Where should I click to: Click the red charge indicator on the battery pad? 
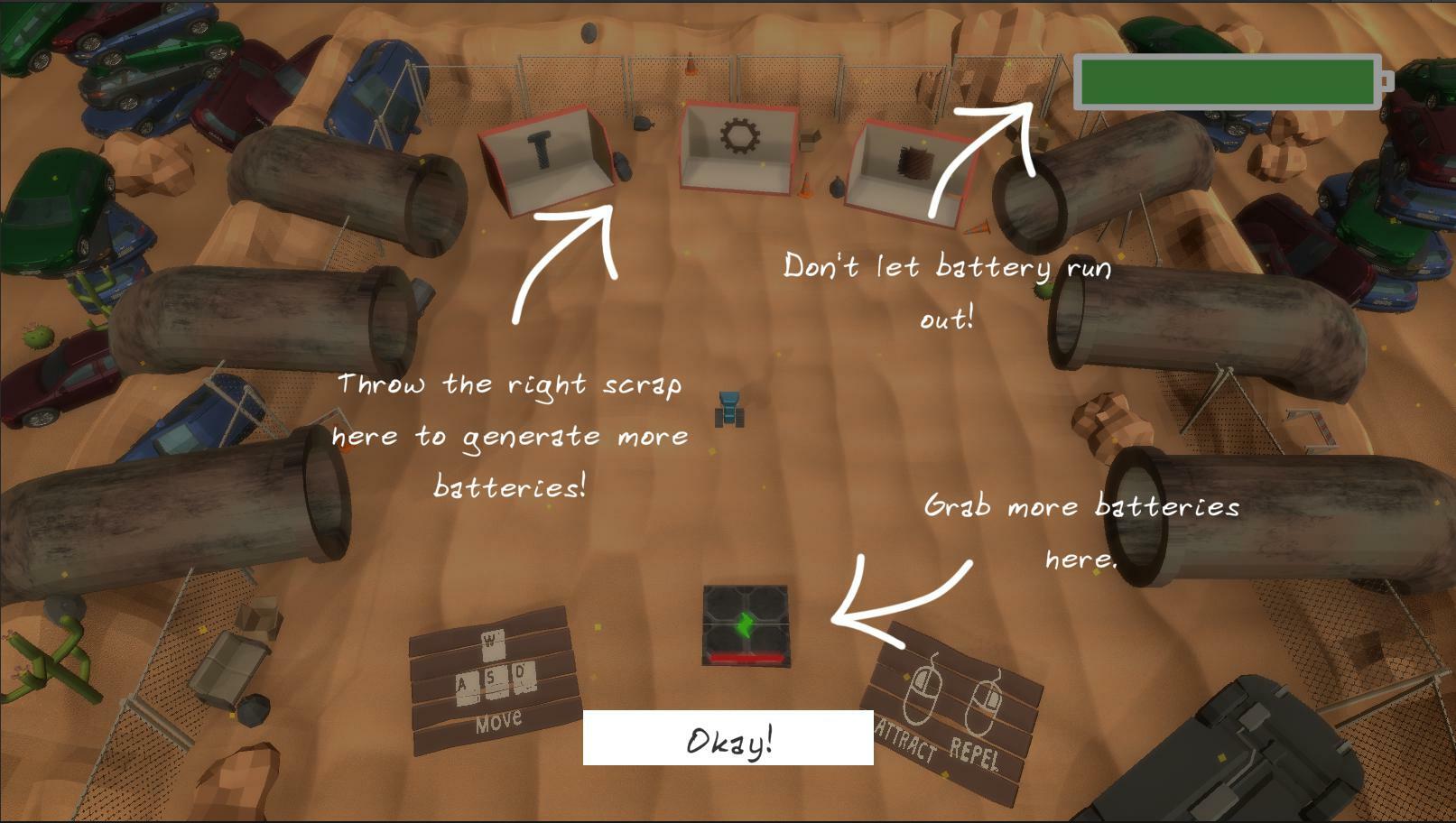coord(745,659)
